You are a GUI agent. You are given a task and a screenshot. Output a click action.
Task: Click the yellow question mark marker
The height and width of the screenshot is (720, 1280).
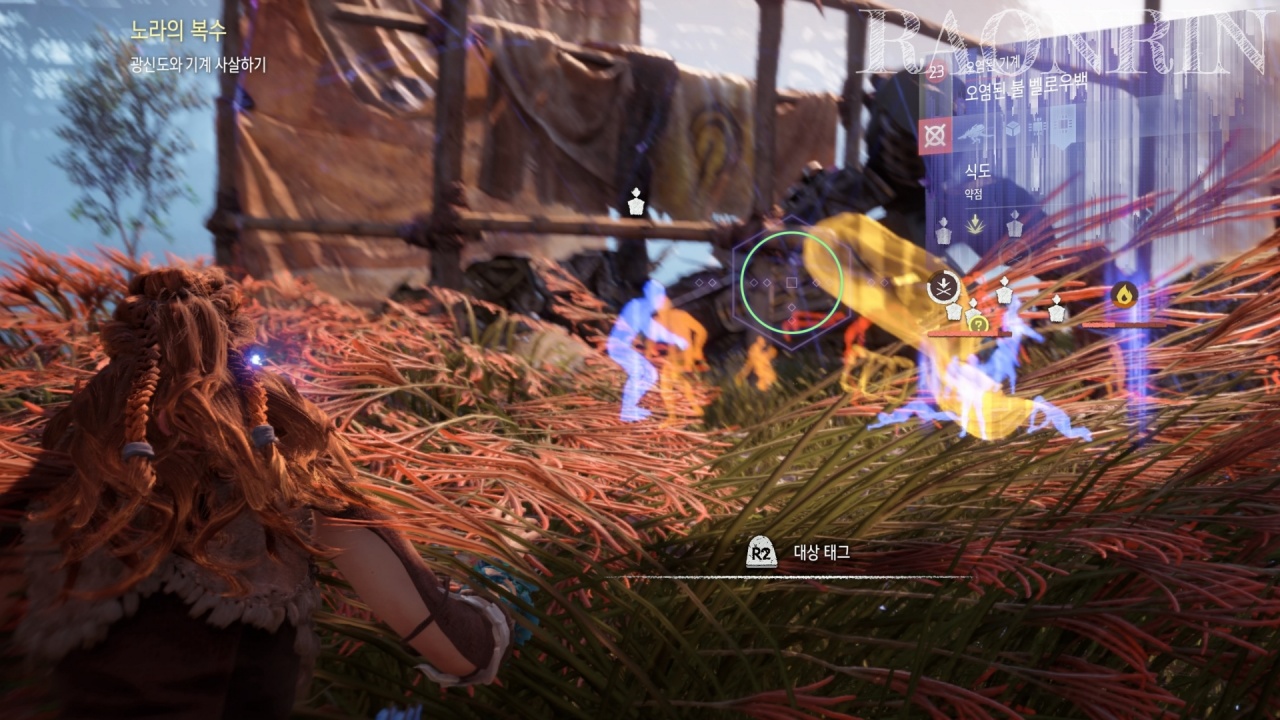coord(979,323)
